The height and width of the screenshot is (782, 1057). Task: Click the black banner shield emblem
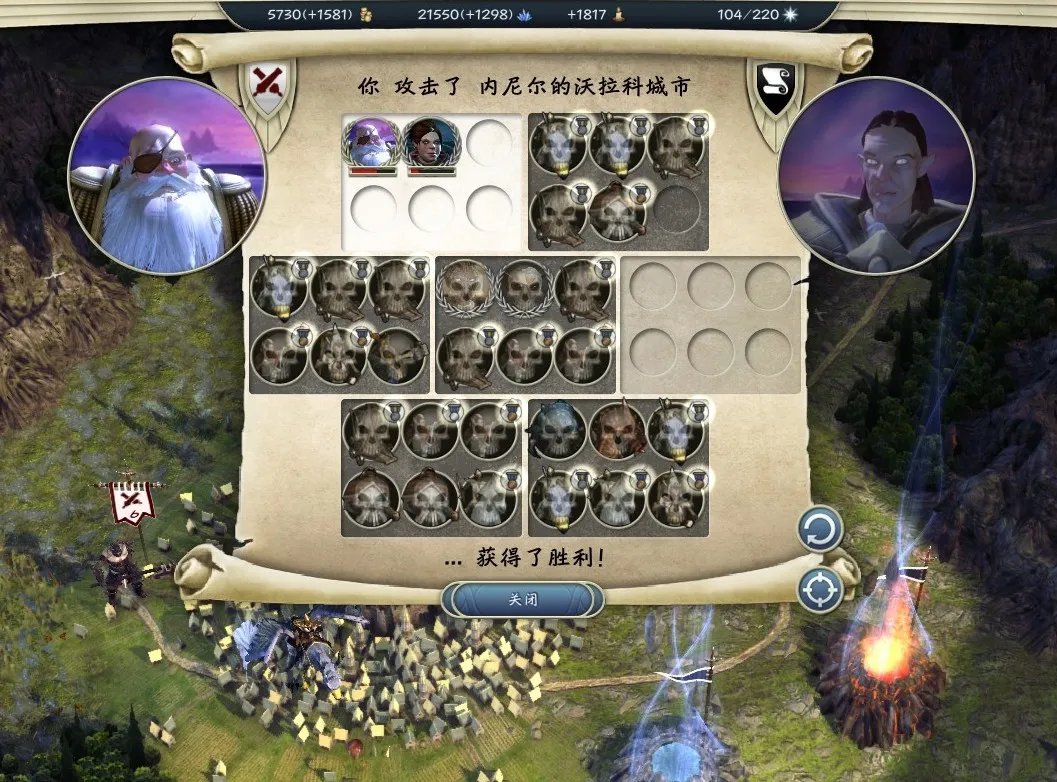(x=776, y=86)
